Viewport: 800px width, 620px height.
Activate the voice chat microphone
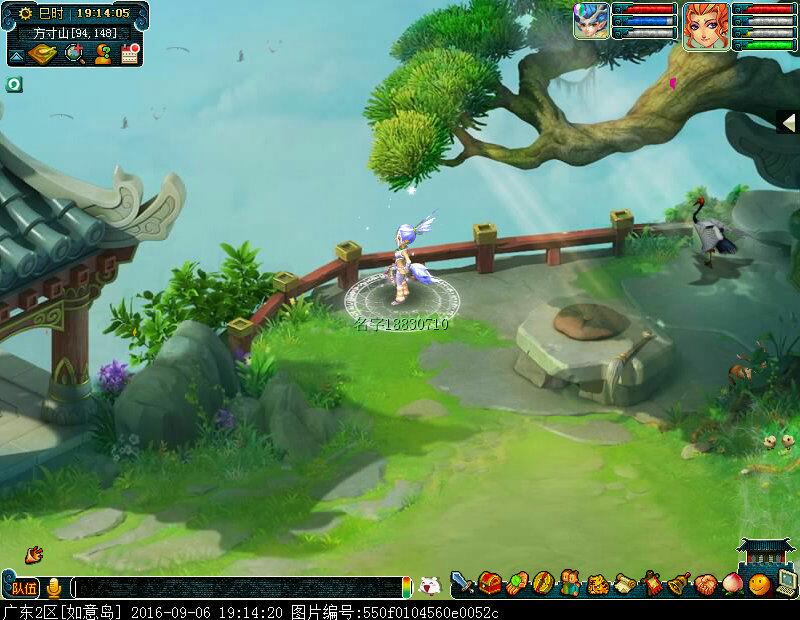[x=54, y=587]
